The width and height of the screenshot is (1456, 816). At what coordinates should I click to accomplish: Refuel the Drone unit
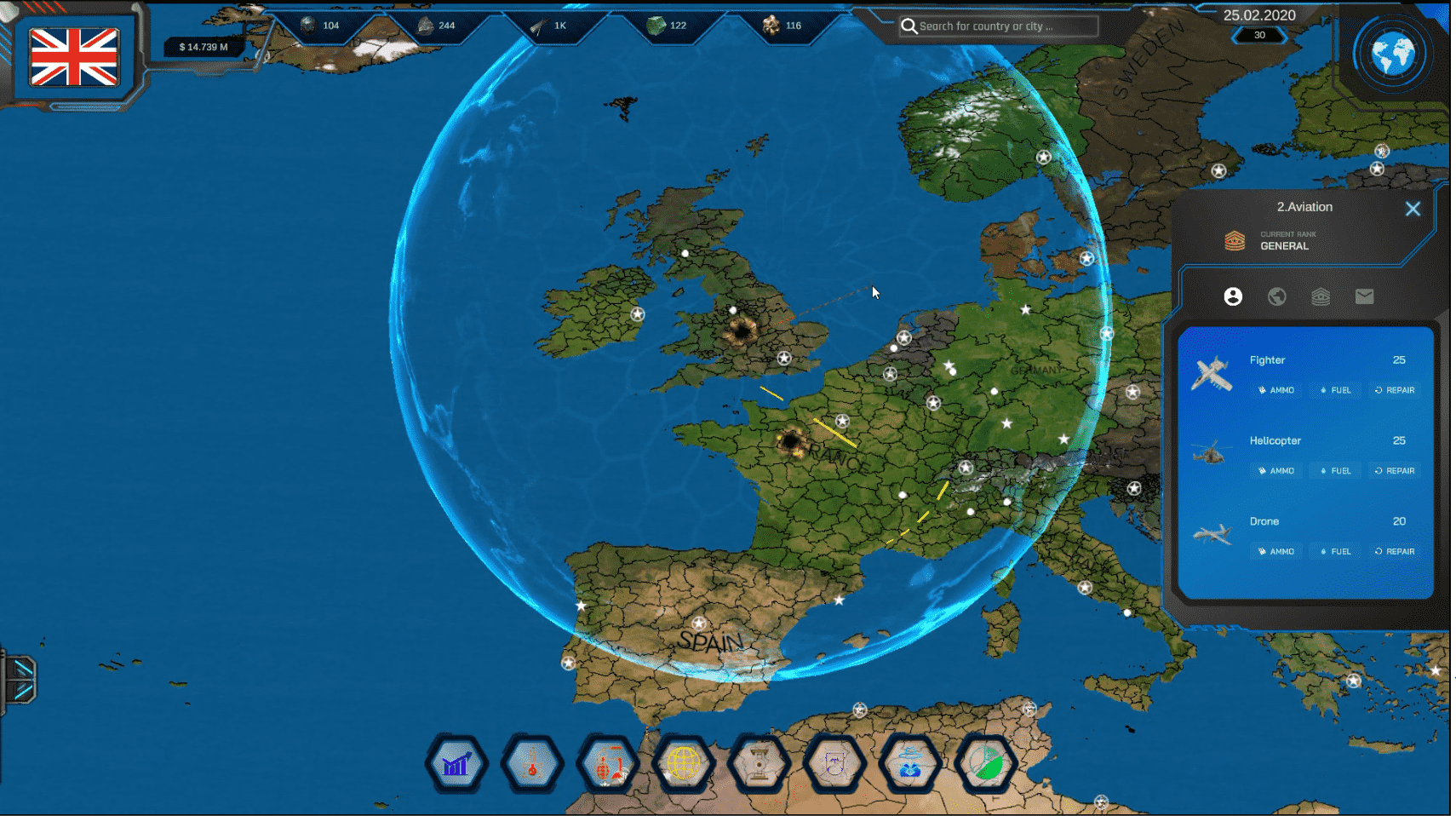pyautogui.click(x=1335, y=552)
